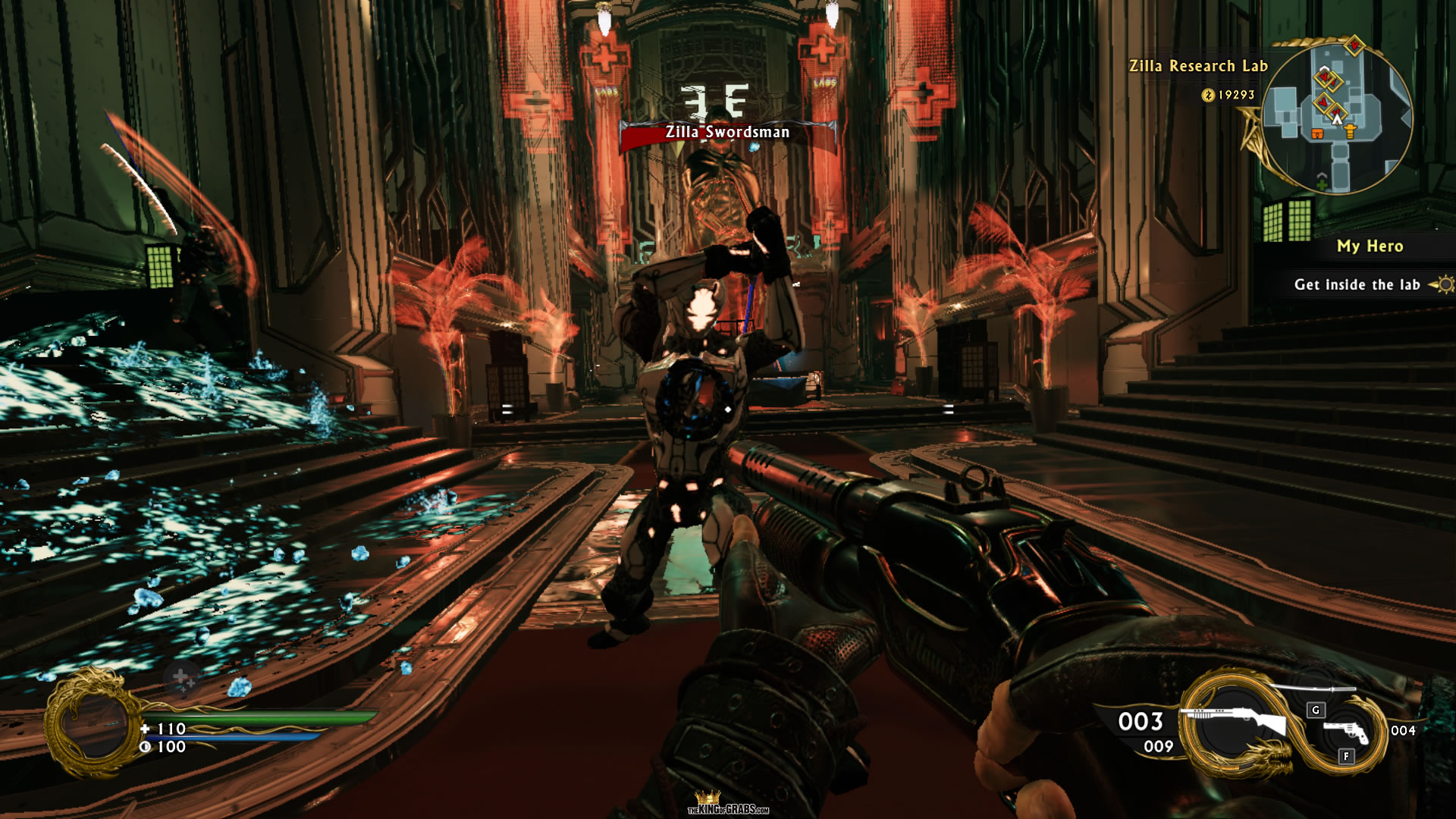Select the Get inside the lab objective
The image size is (1456, 819).
click(1357, 285)
